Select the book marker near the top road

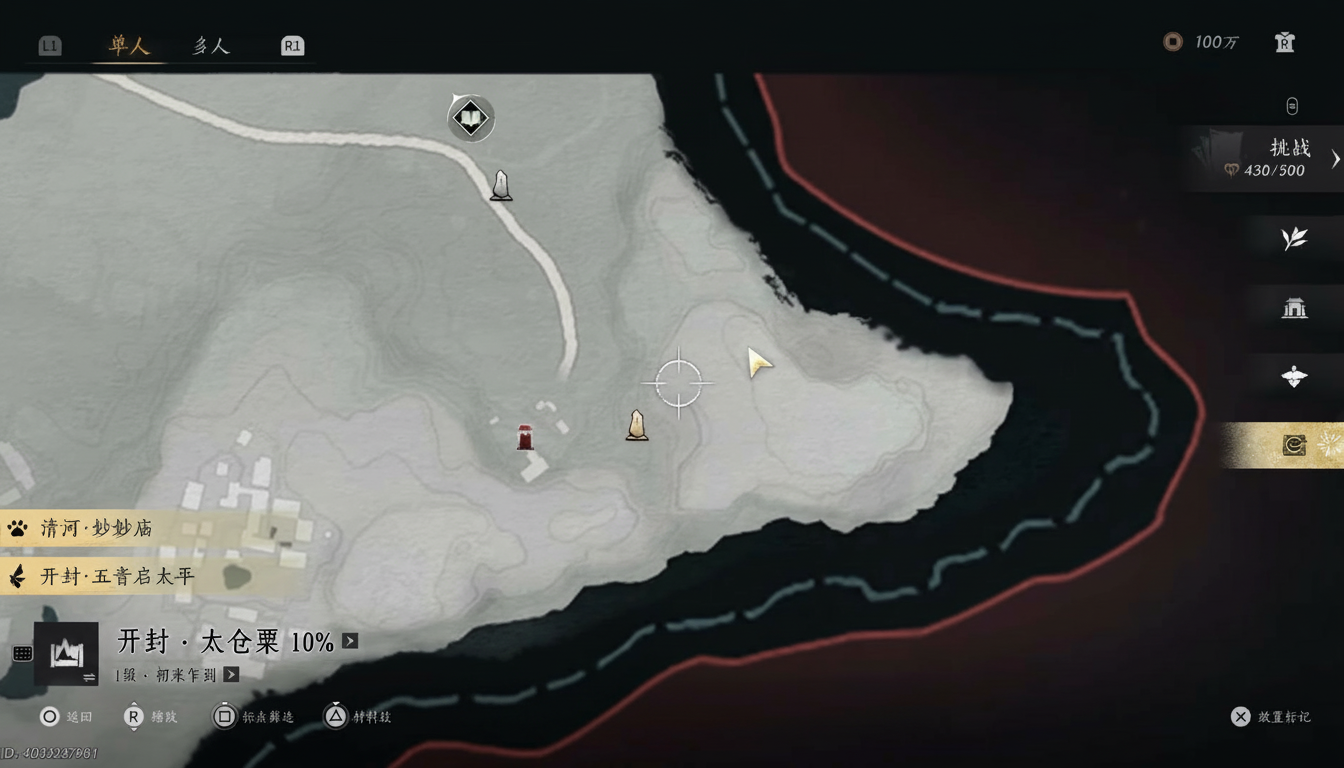point(470,117)
